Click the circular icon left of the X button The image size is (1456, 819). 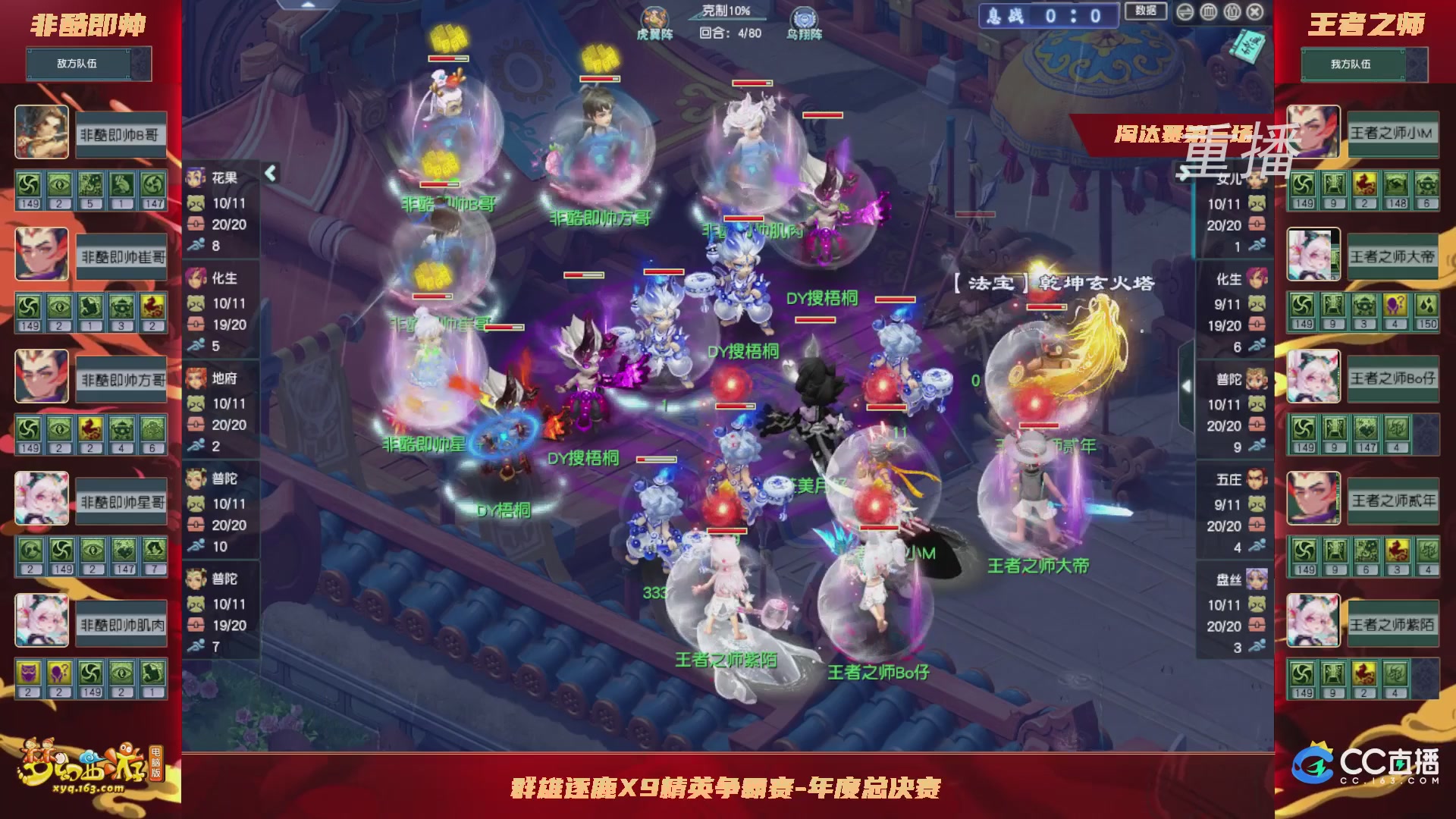point(1232,12)
